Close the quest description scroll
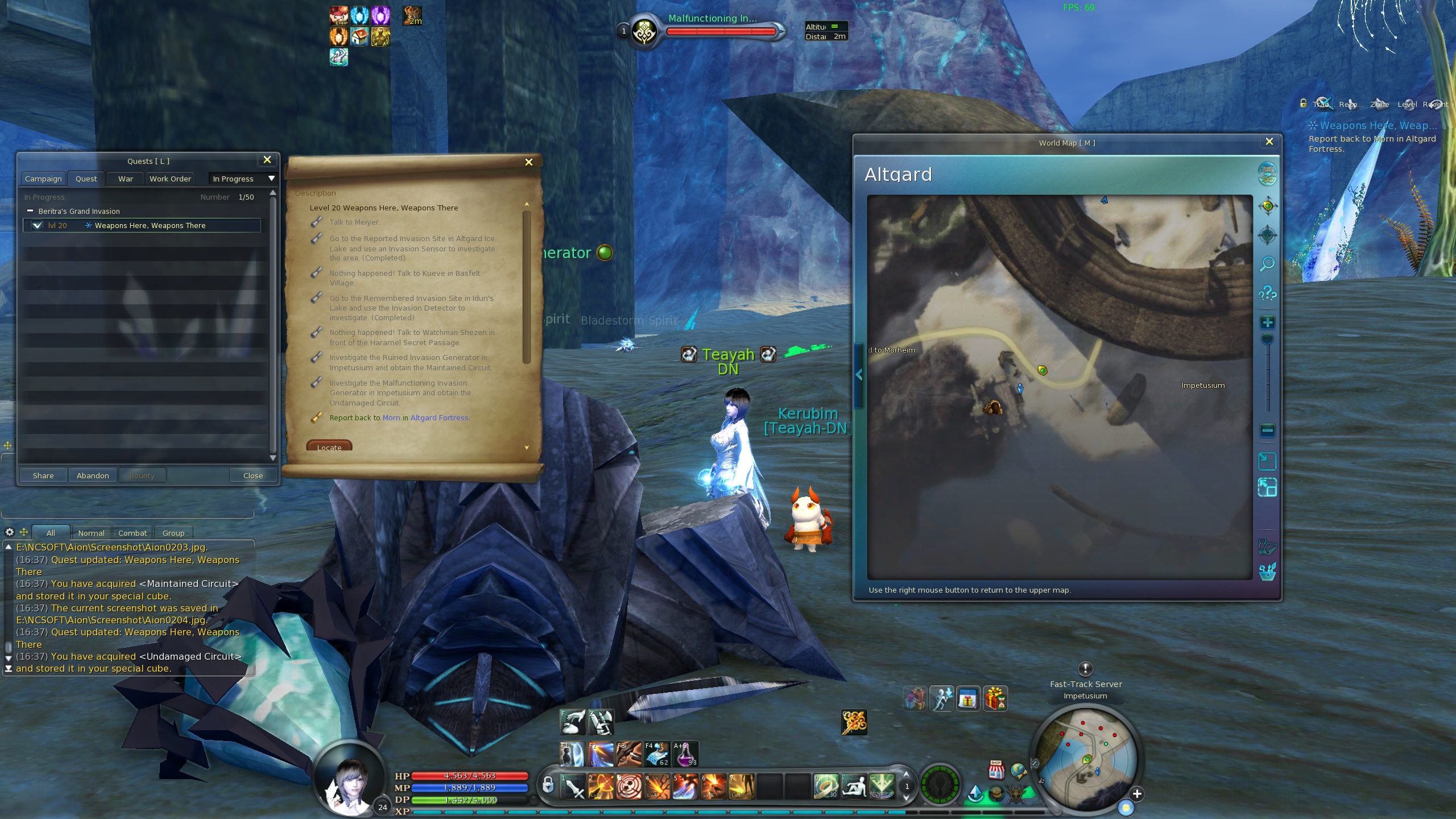The height and width of the screenshot is (819, 1456). coord(528,162)
